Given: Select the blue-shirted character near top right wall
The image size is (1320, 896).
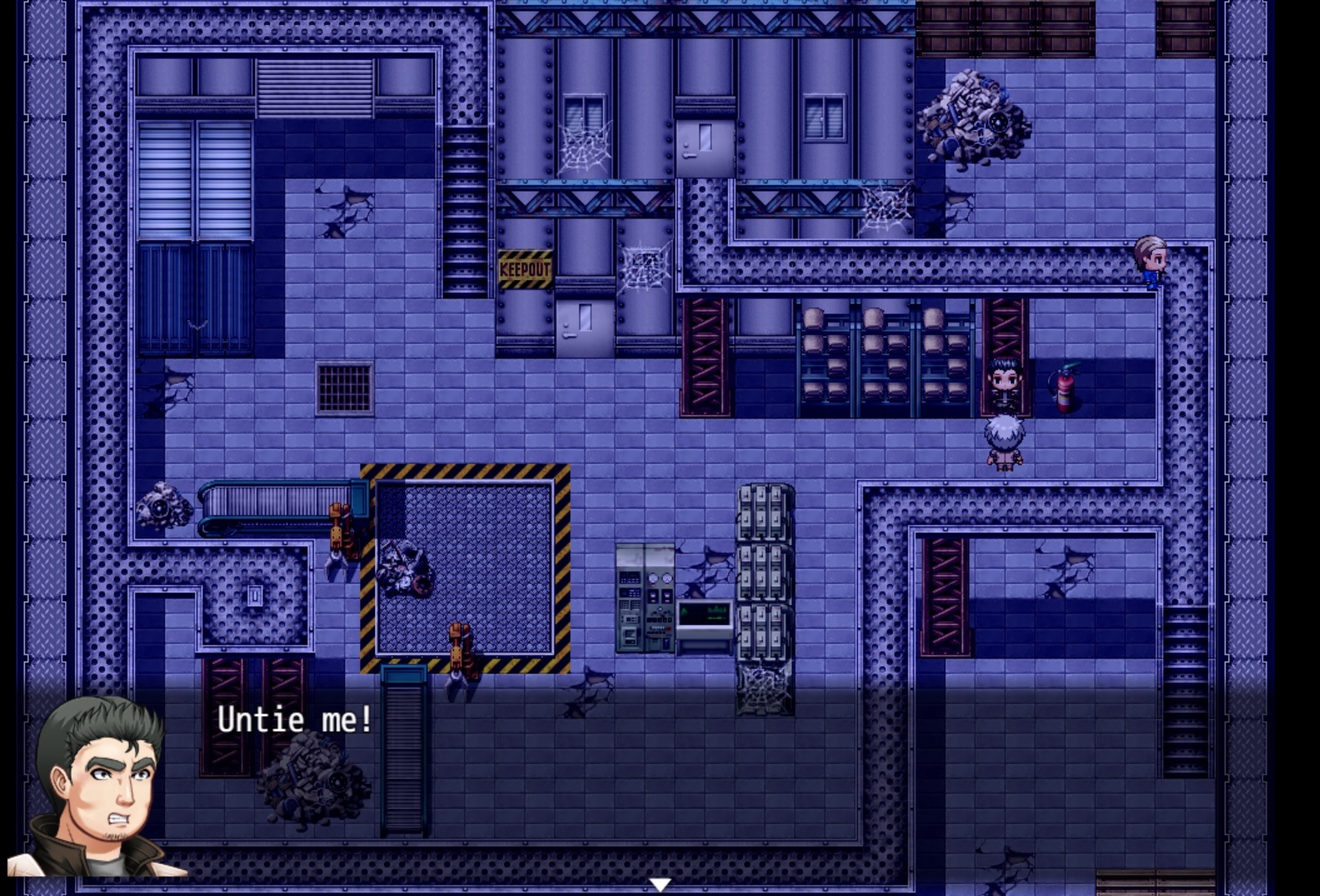Looking at the screenshot, I should pos(1152,261).
